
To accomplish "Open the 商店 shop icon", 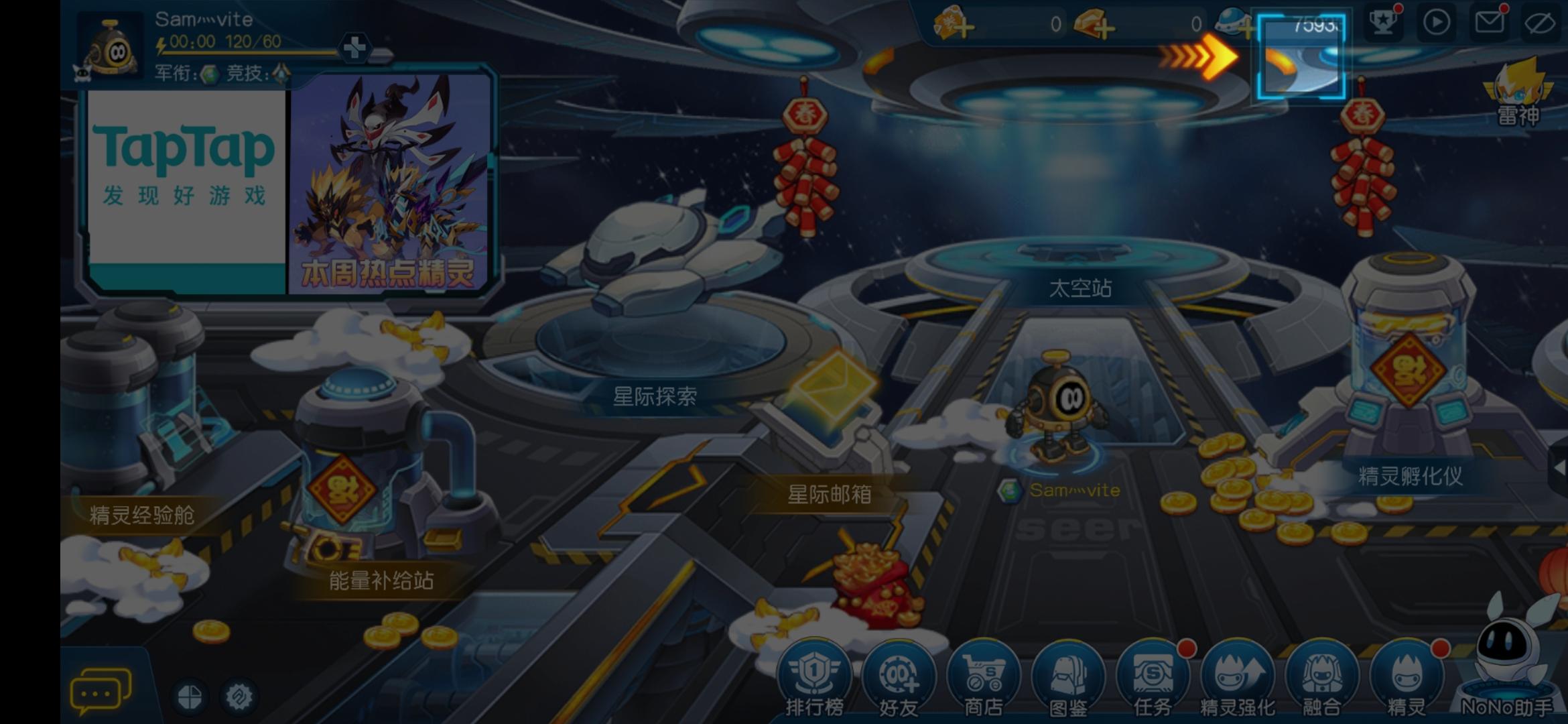I will point(984,674).
